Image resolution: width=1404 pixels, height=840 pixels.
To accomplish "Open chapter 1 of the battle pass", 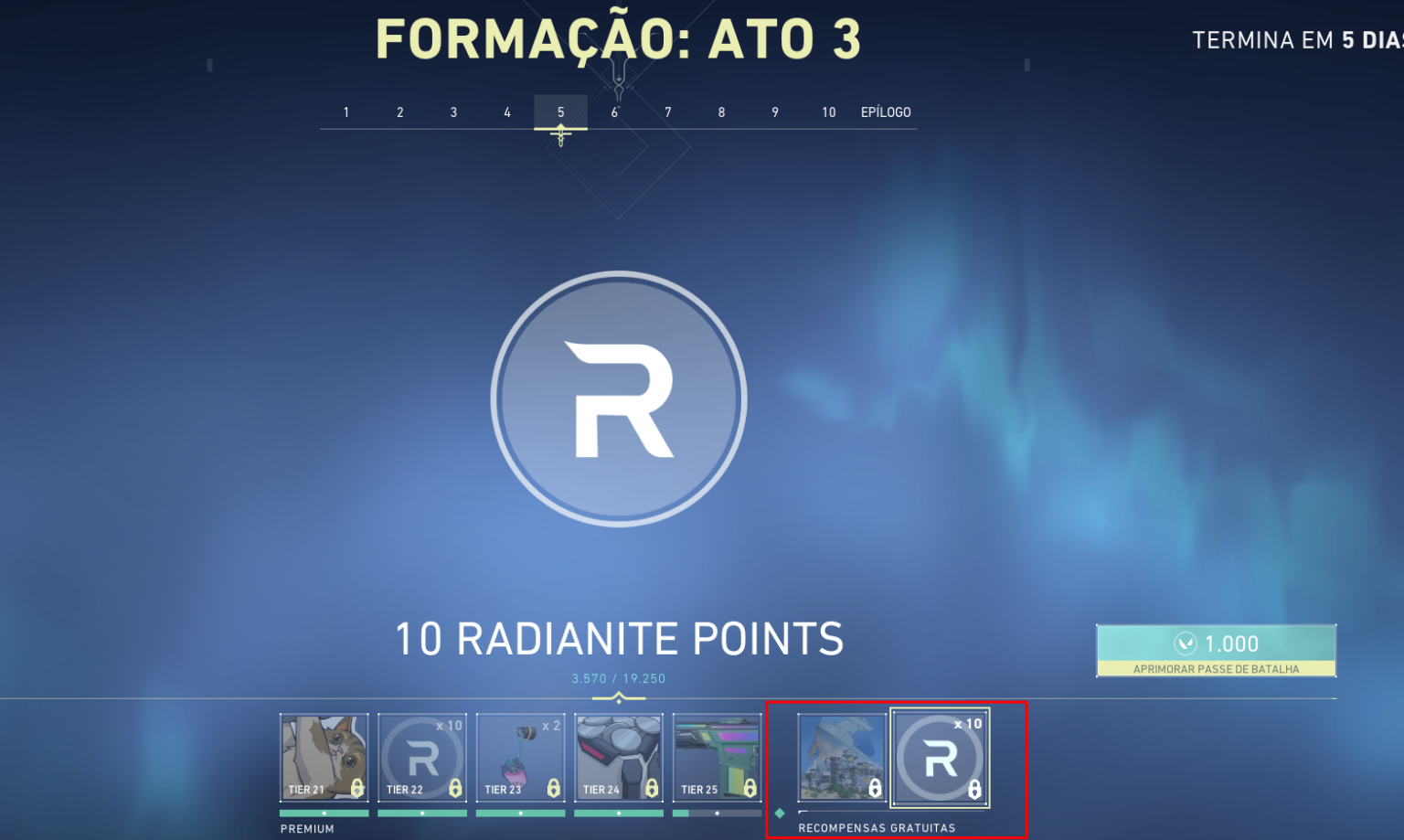I will click(346, 112).
